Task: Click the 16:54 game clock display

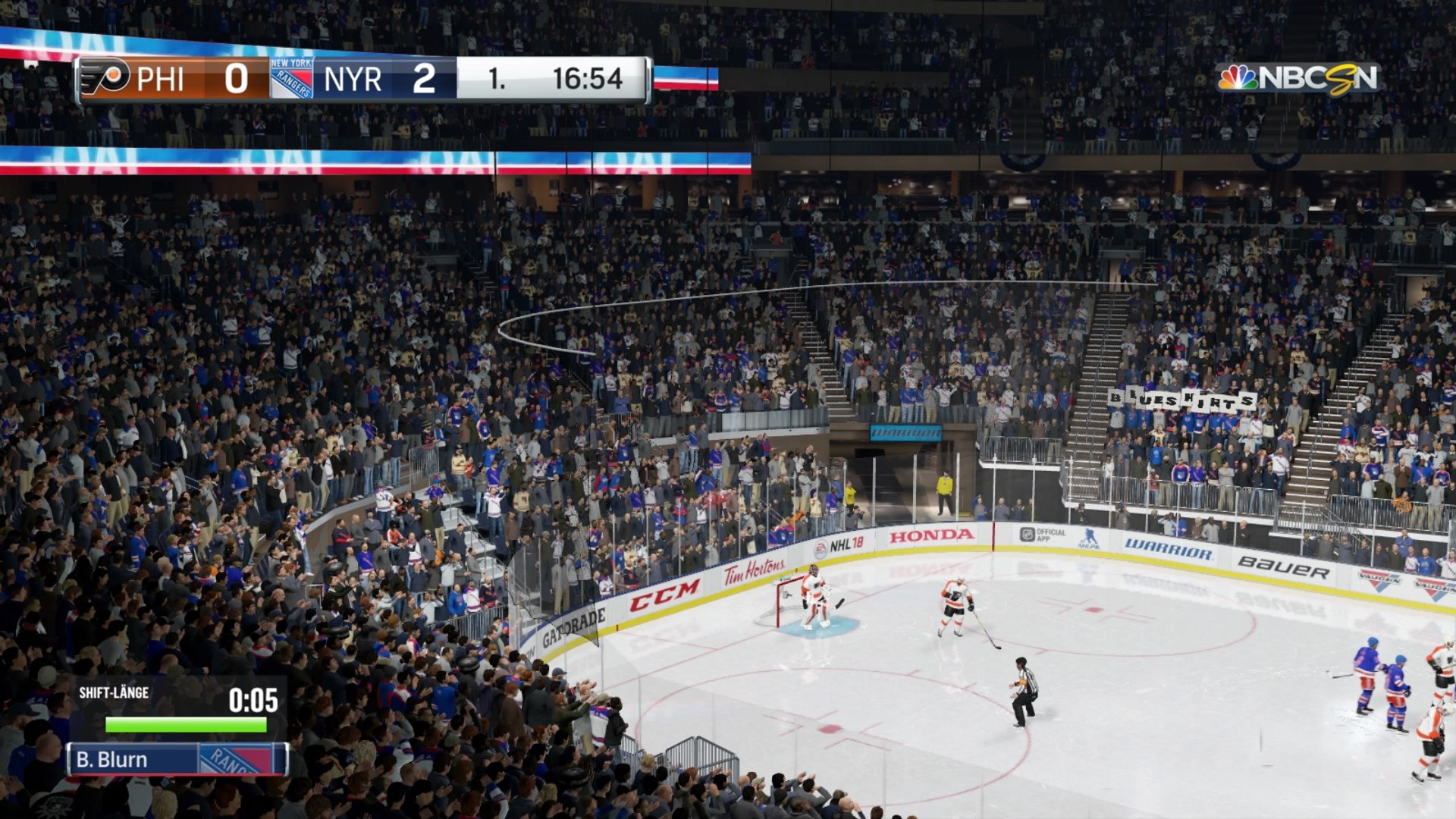Action: 588,77
